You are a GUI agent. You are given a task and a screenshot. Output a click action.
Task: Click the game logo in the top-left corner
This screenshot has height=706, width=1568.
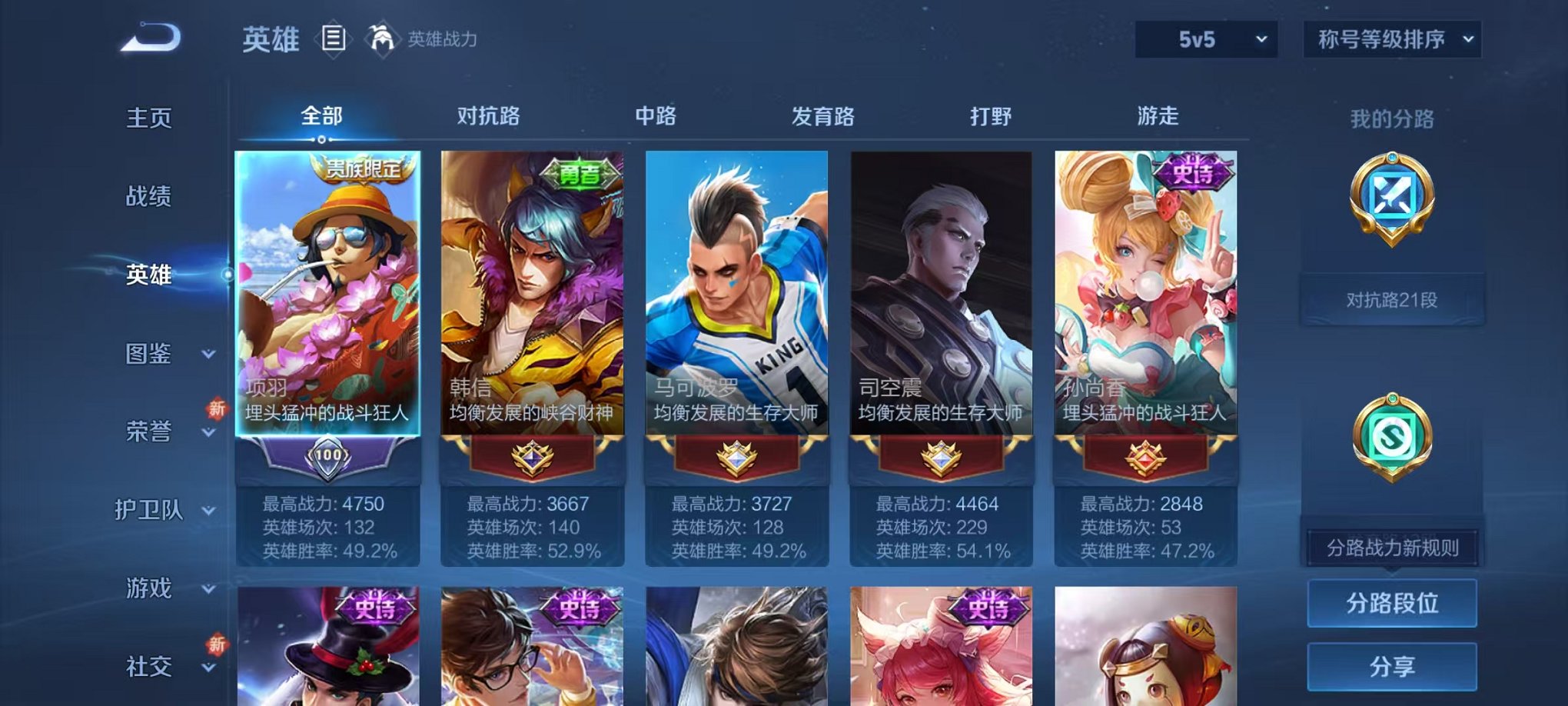point(148,36)
